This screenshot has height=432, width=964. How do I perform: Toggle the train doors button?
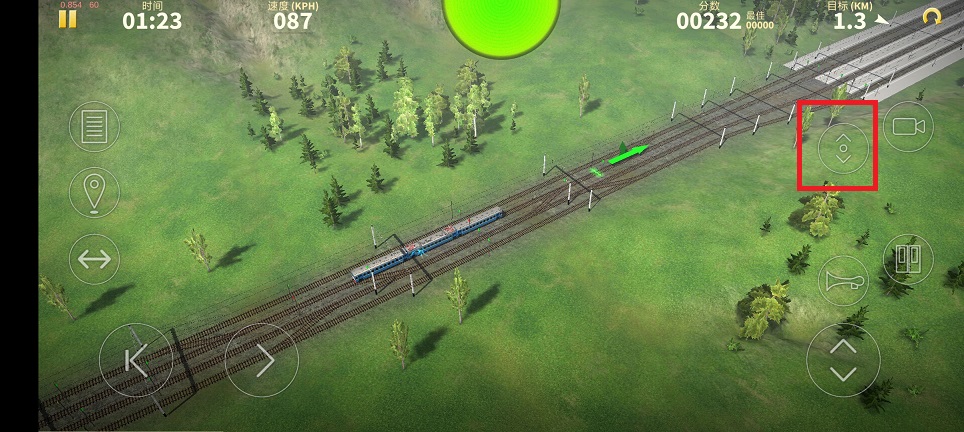(x=907, y=259)
